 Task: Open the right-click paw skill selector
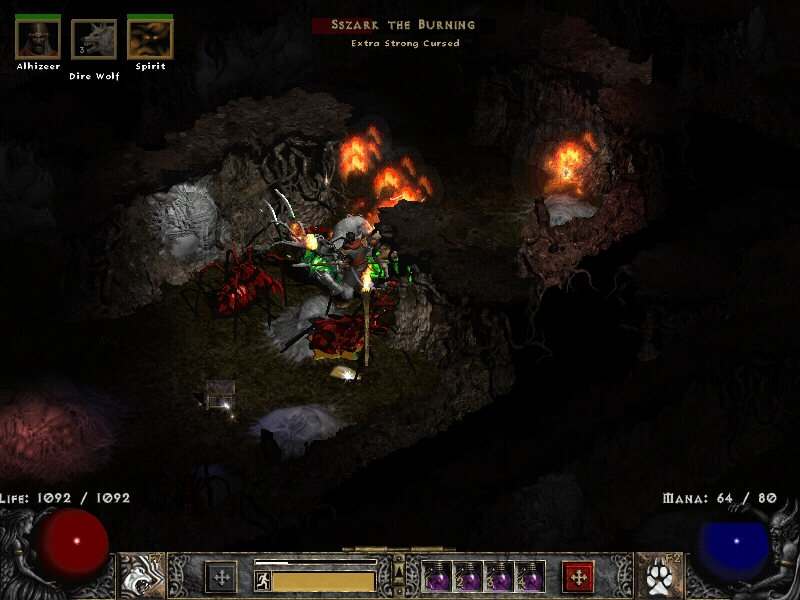tap(656, 576)
